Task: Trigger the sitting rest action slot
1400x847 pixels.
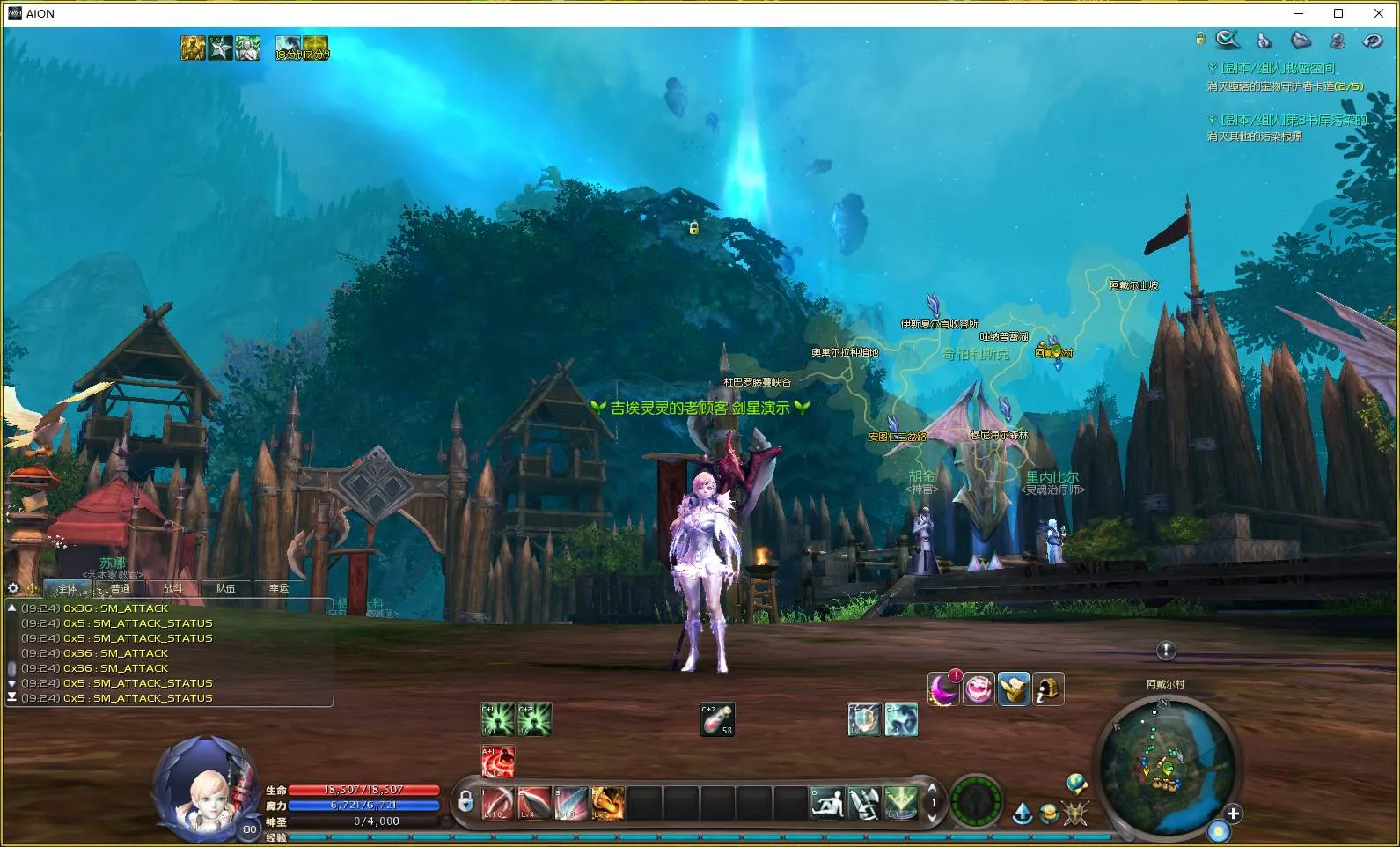Action: 826,803
